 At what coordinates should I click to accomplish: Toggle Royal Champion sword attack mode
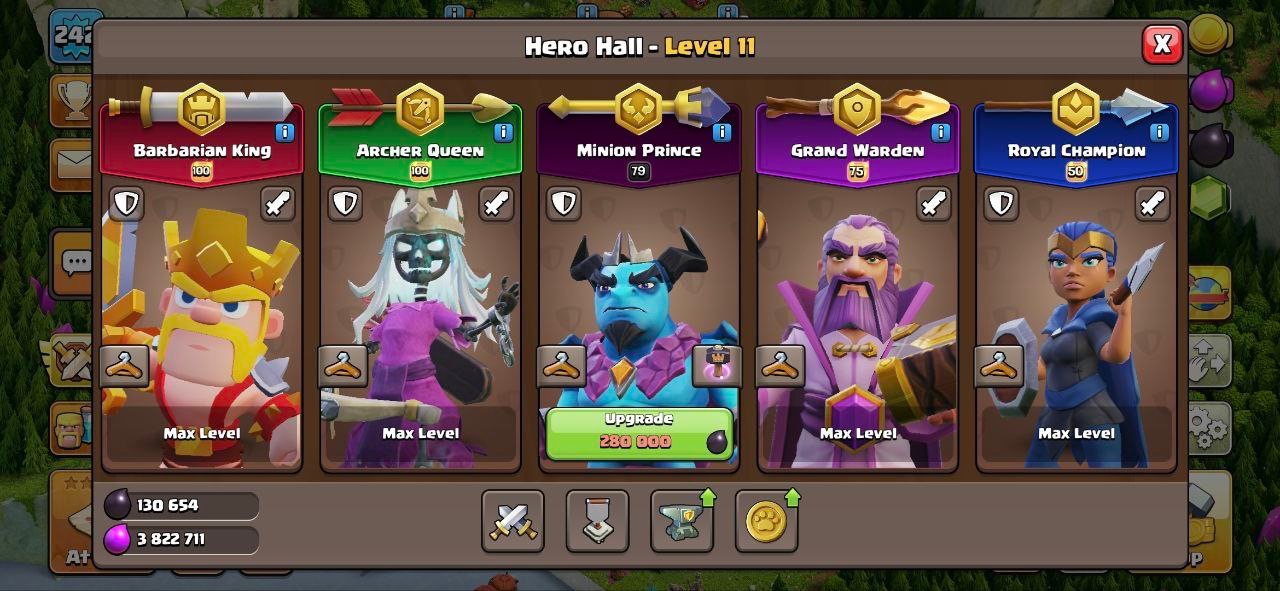(x=1152, y=204)
